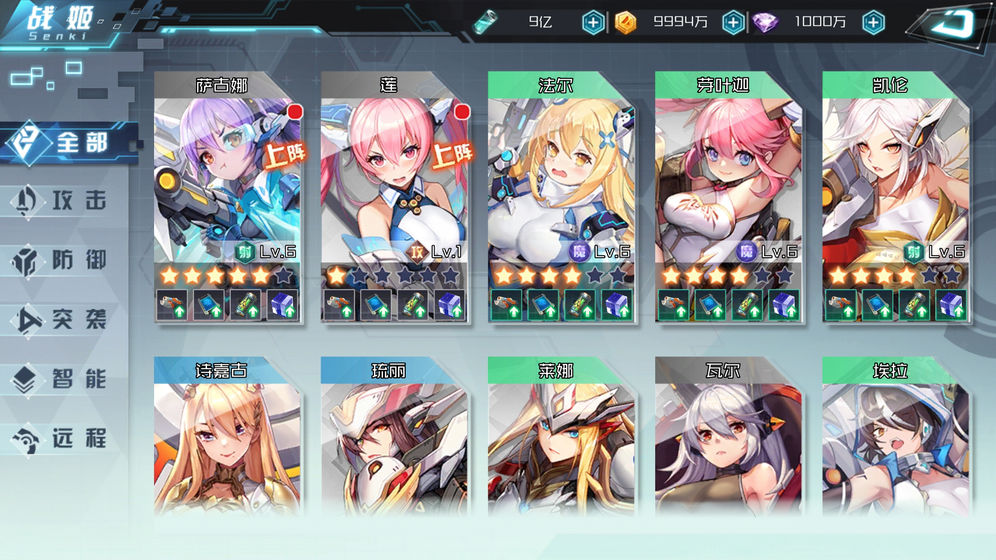
Task: Open the 诗嘉古 character card
Action: (x=227, y=440)
